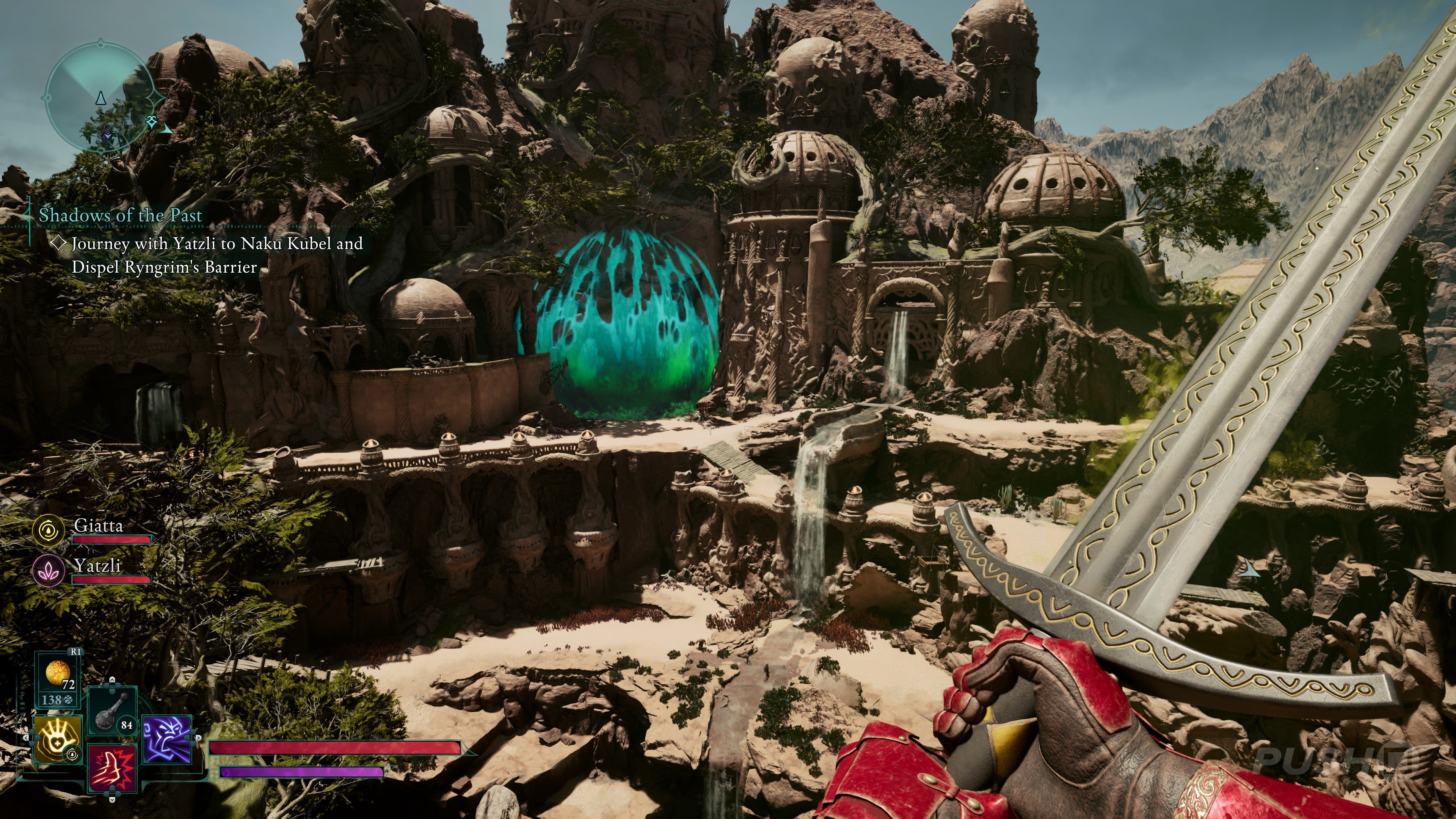Viewport: 1456px width, 819px height.
Task: Click the teal ornate marker on minimap edge
Action: point(152,121)
